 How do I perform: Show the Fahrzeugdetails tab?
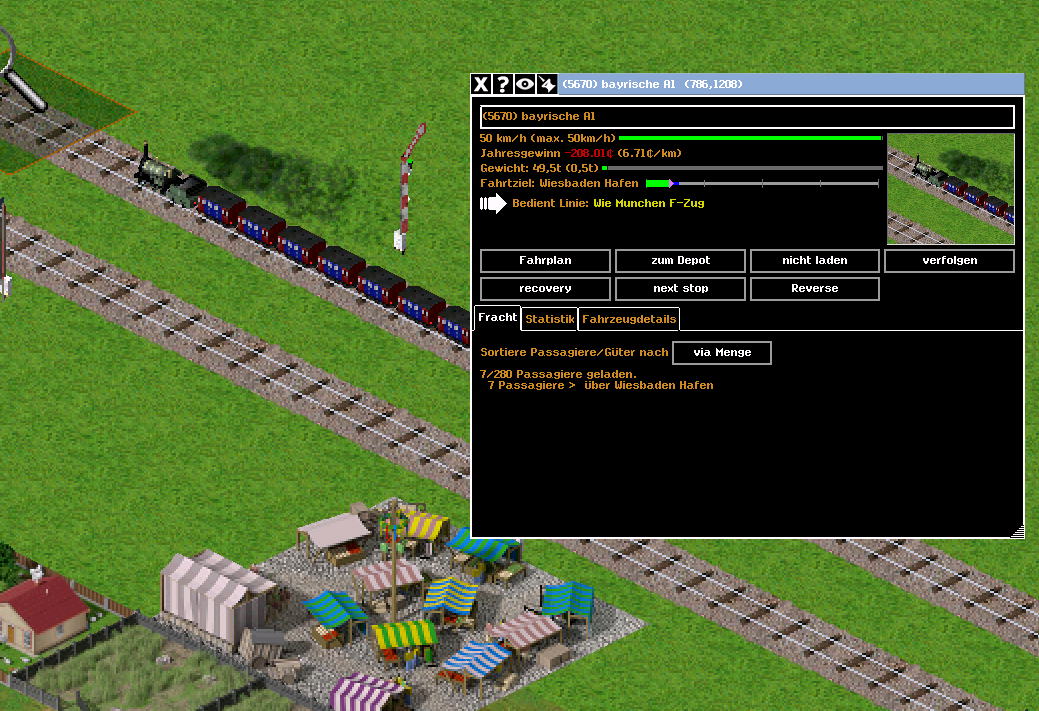coord(629,319)
